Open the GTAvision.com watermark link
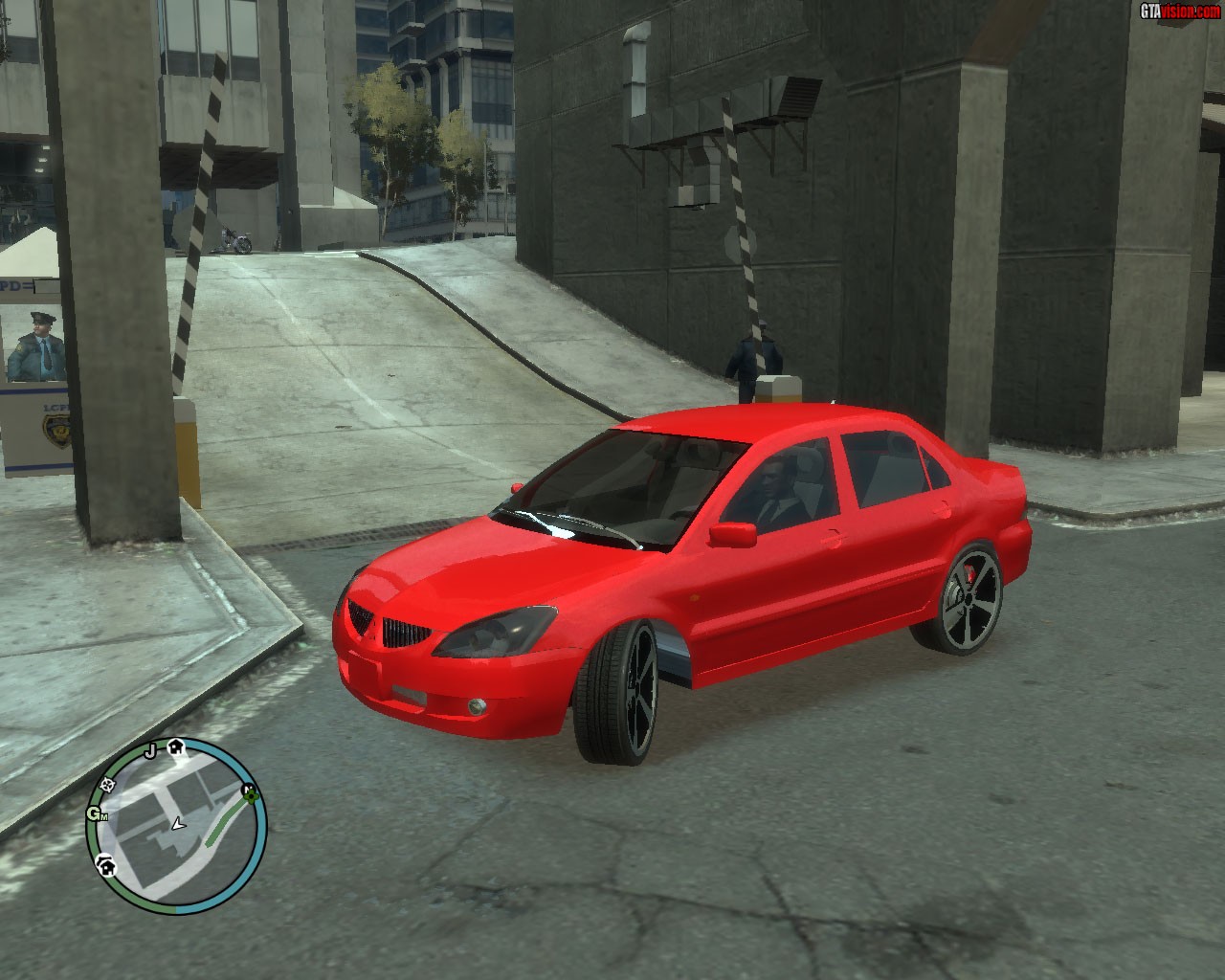Image resolution: width=1225 pixels, height=980 pixels. pos(1178,11)
